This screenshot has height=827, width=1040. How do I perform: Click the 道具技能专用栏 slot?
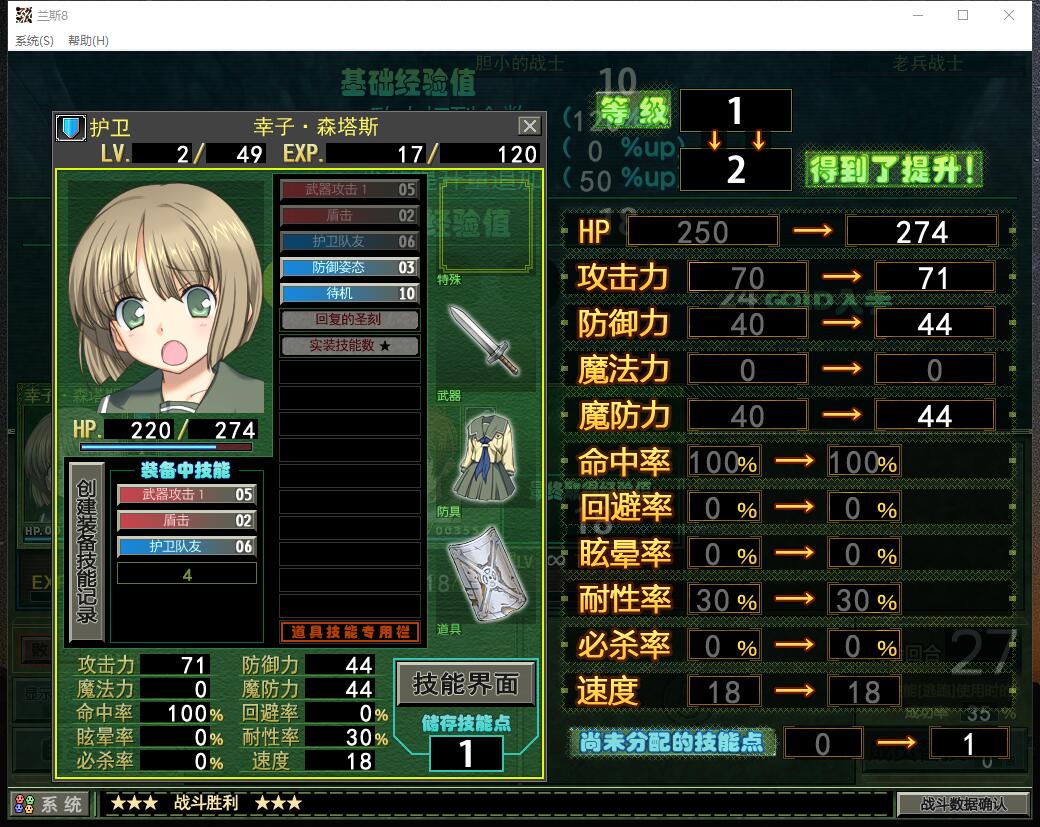349,632
